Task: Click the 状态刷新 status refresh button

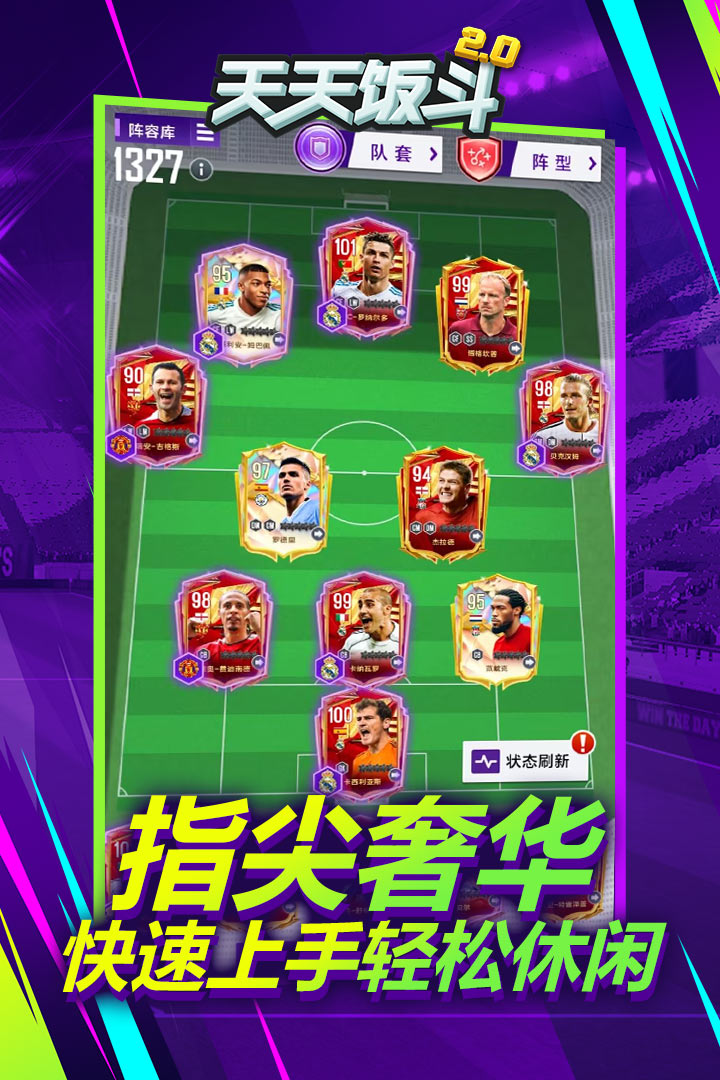Action: point(527,761)
